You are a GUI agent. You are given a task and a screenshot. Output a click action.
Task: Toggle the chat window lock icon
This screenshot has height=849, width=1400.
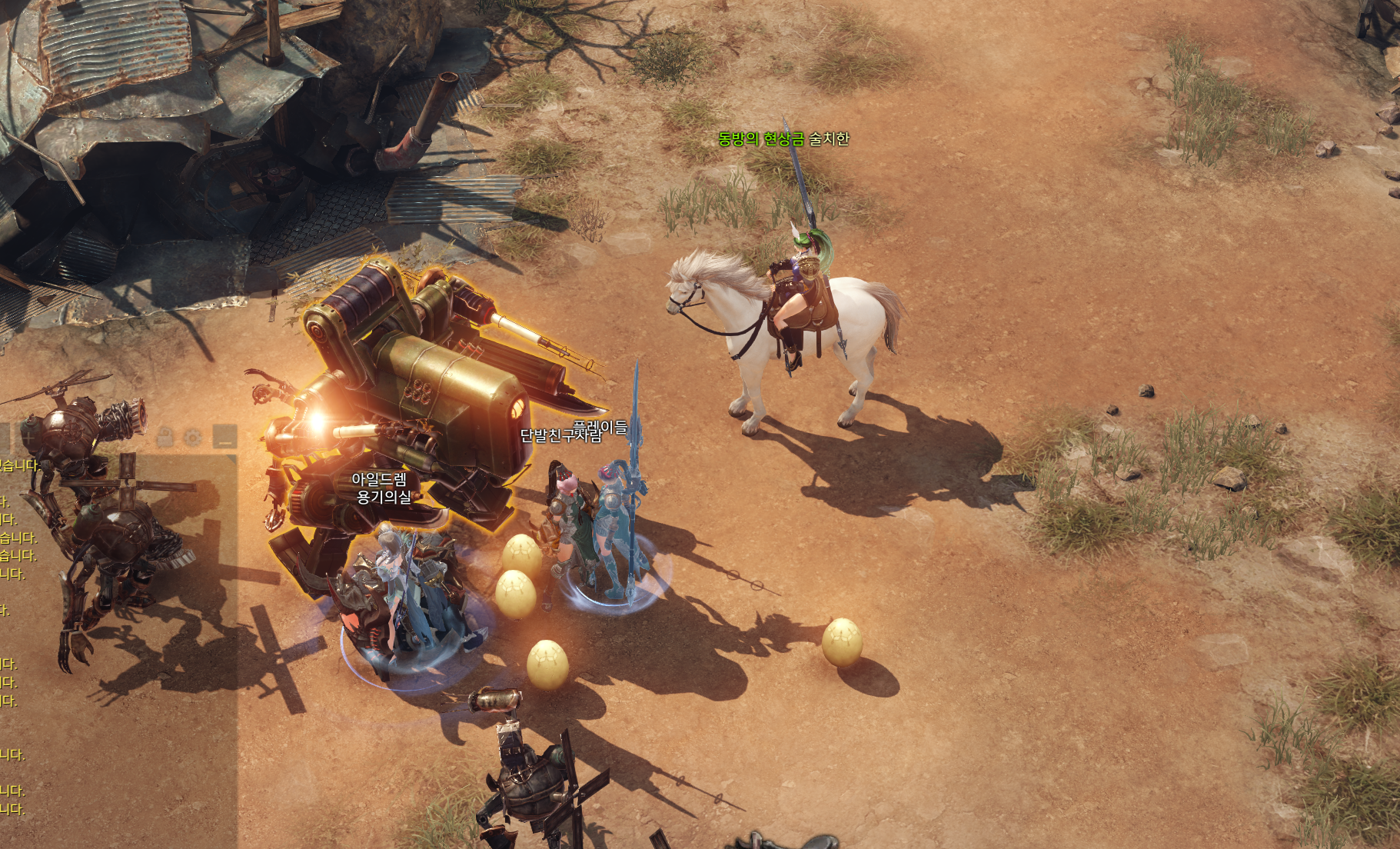[165, 438]
